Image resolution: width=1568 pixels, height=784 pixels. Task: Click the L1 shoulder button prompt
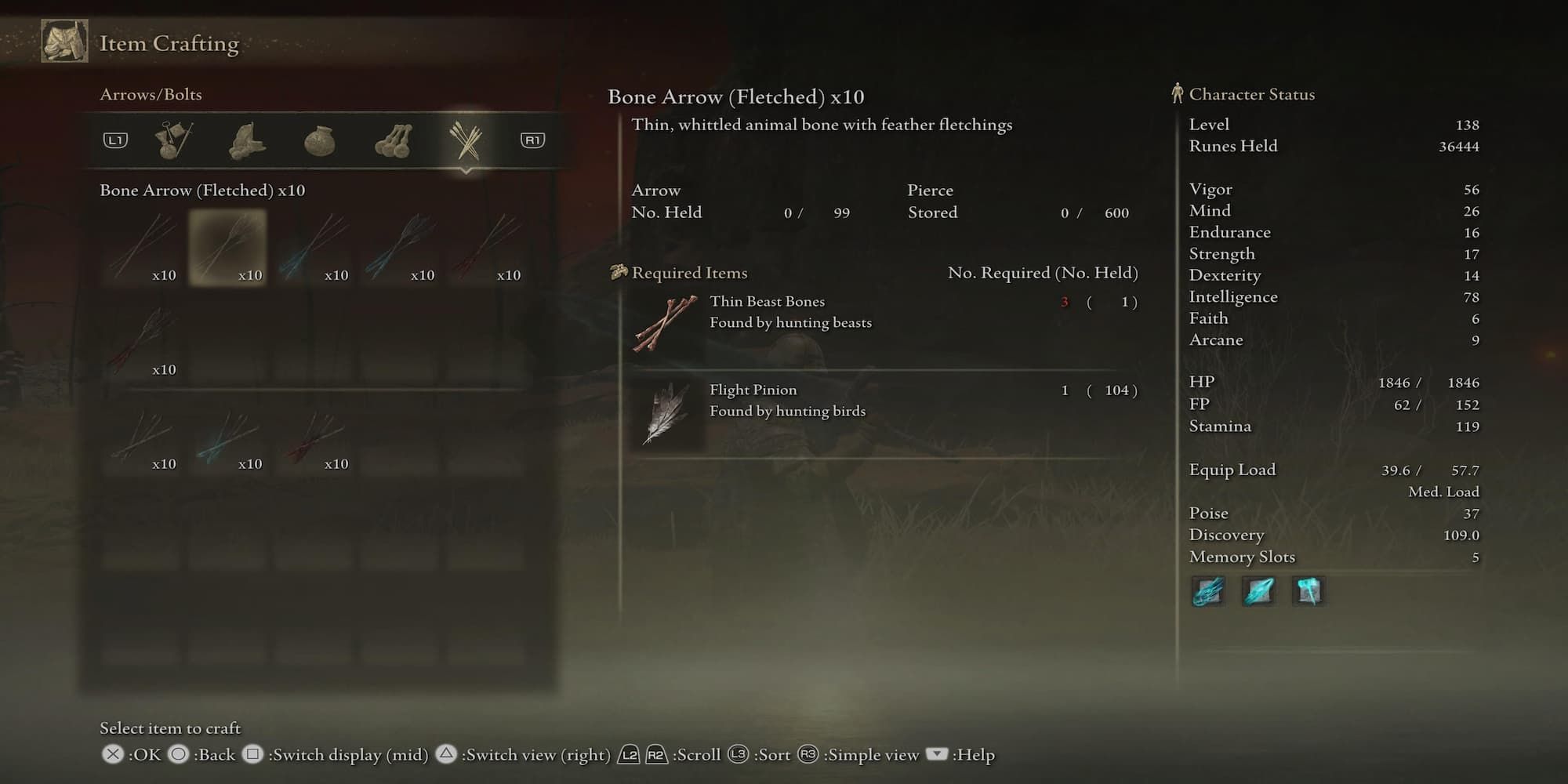[x=114, y=139]
